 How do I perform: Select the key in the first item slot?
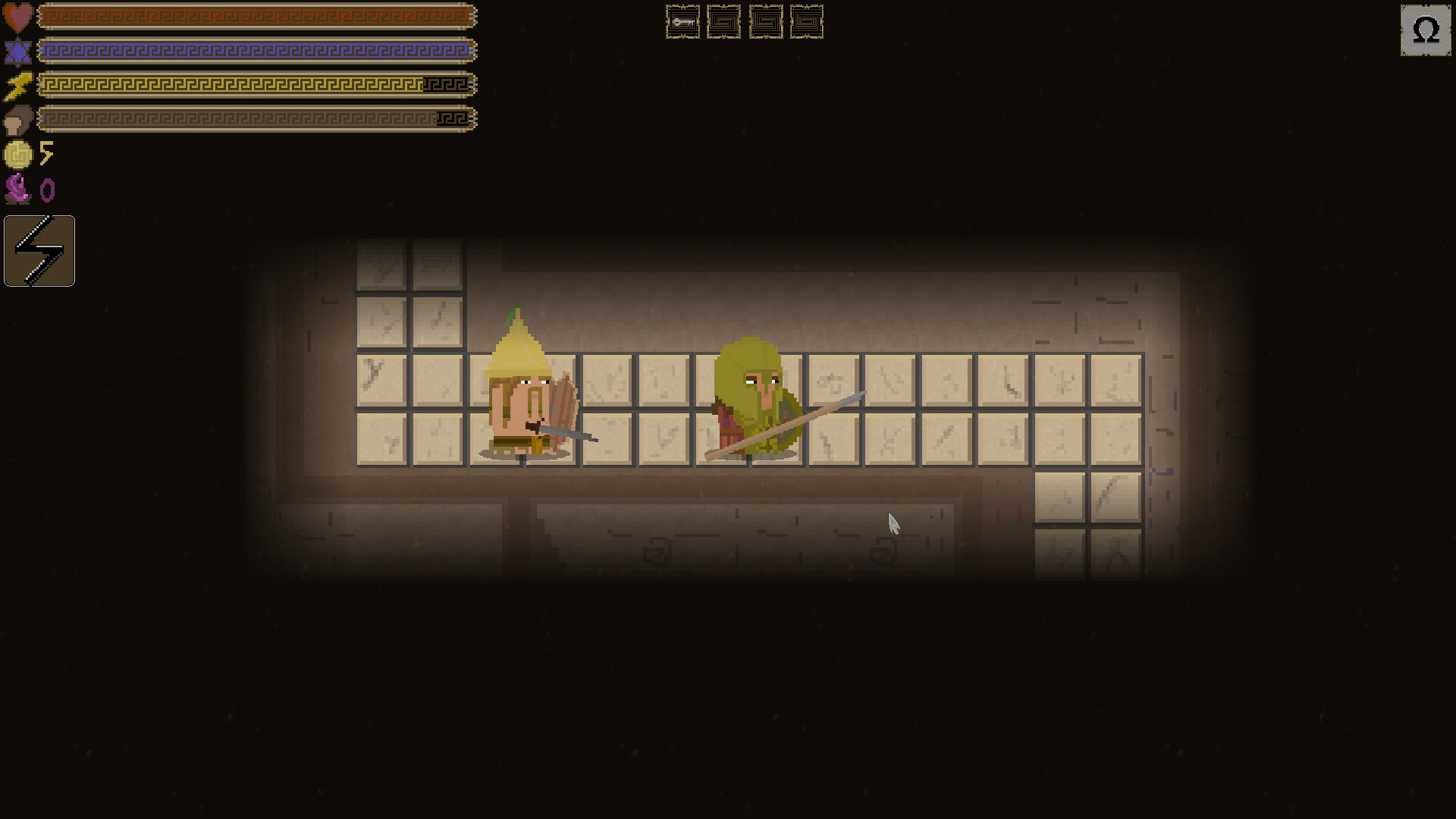pyautogui.click(x=682, y=23)
